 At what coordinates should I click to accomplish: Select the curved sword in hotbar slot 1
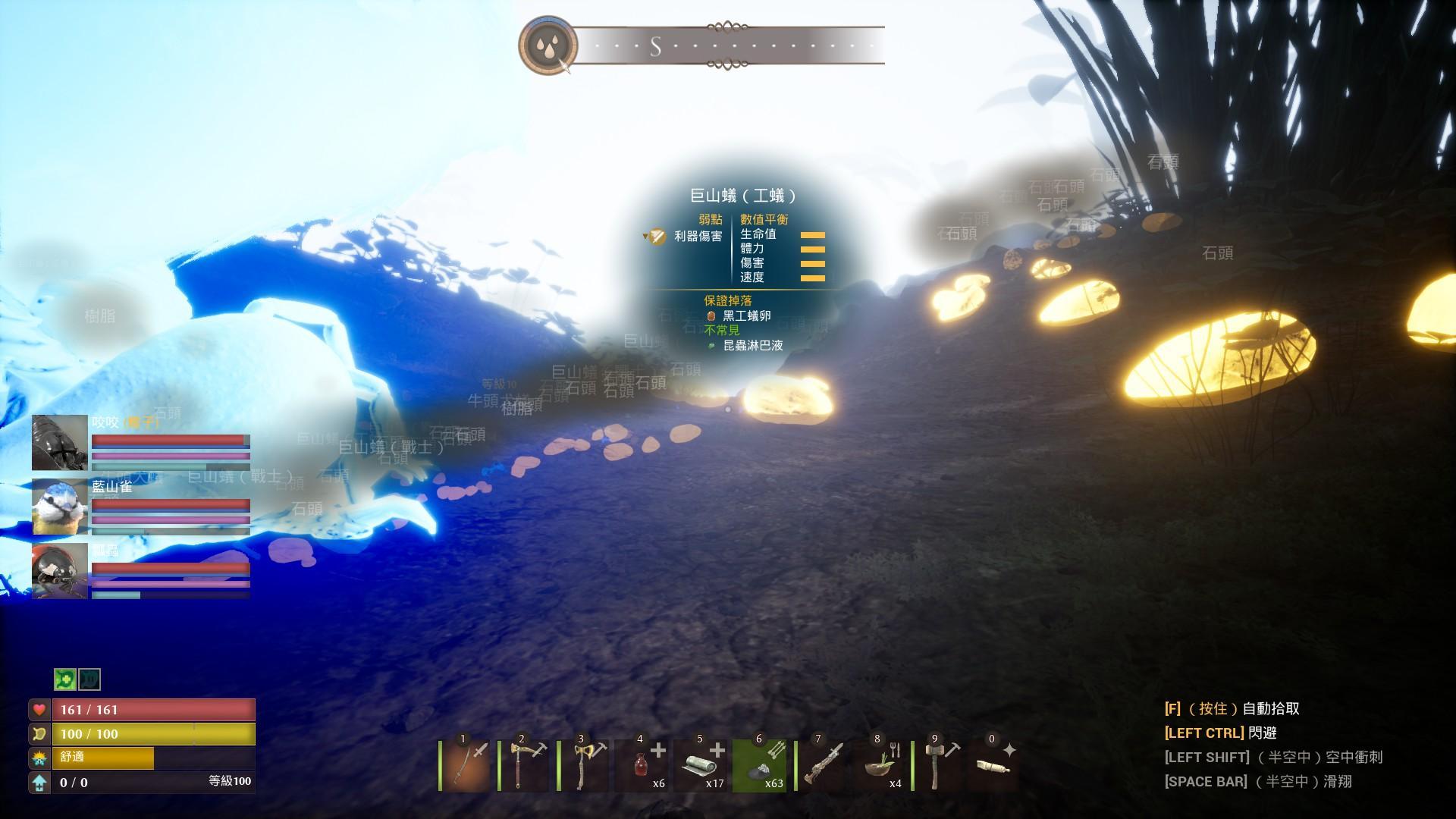(x=466, y=766)
